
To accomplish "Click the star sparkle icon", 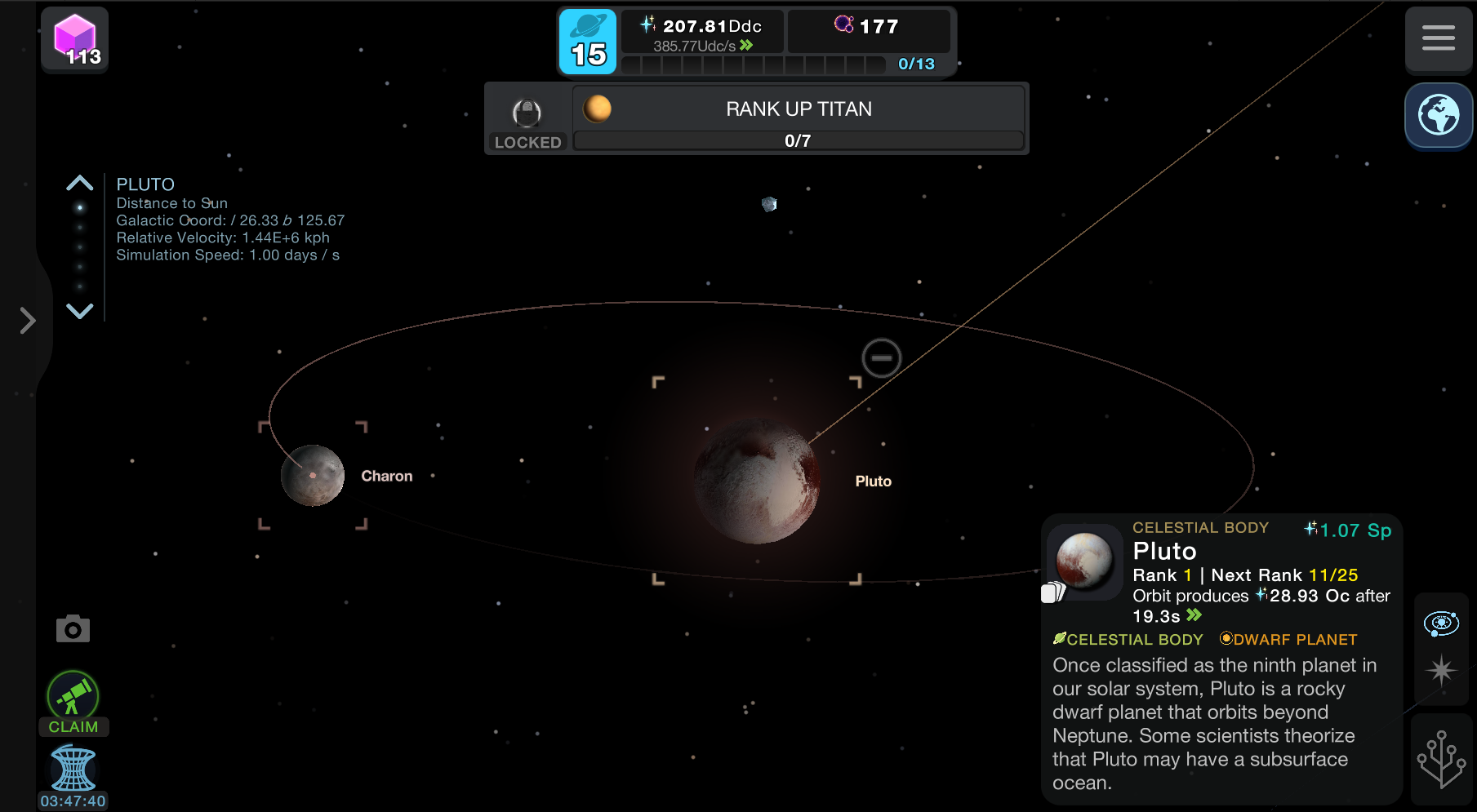I will [1441, 671].
